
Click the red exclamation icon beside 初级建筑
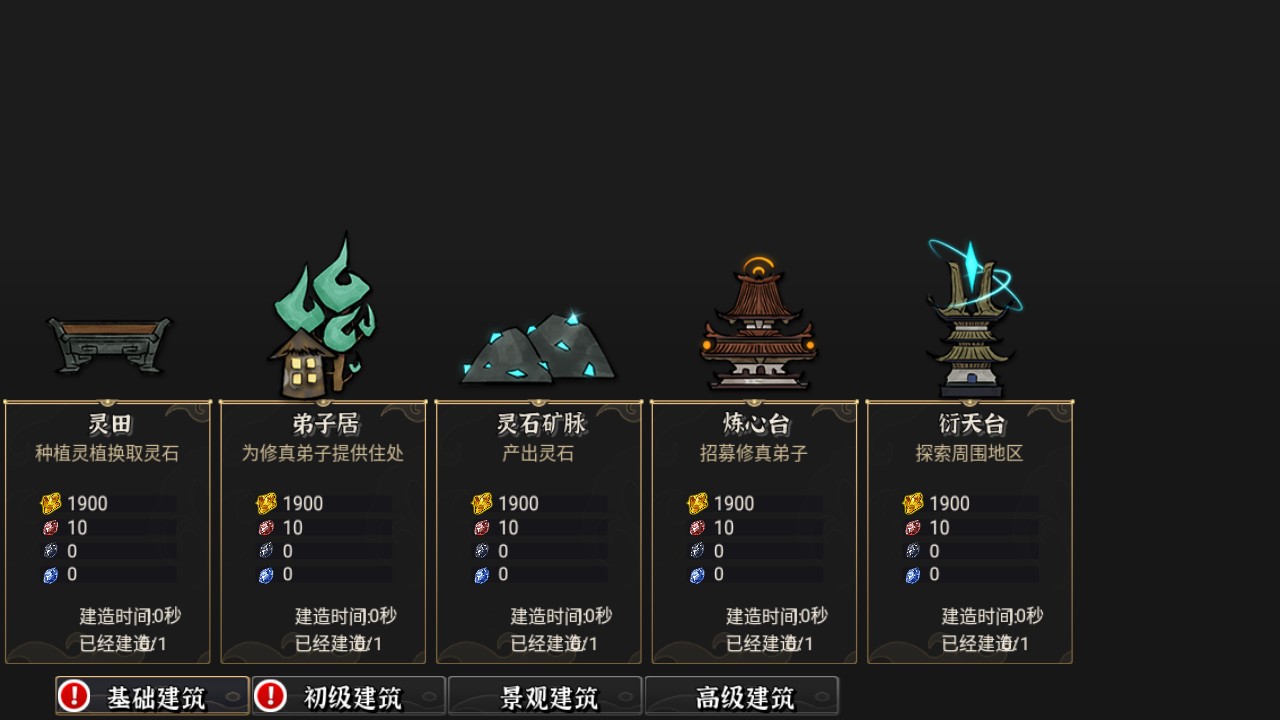pos(268,695)
